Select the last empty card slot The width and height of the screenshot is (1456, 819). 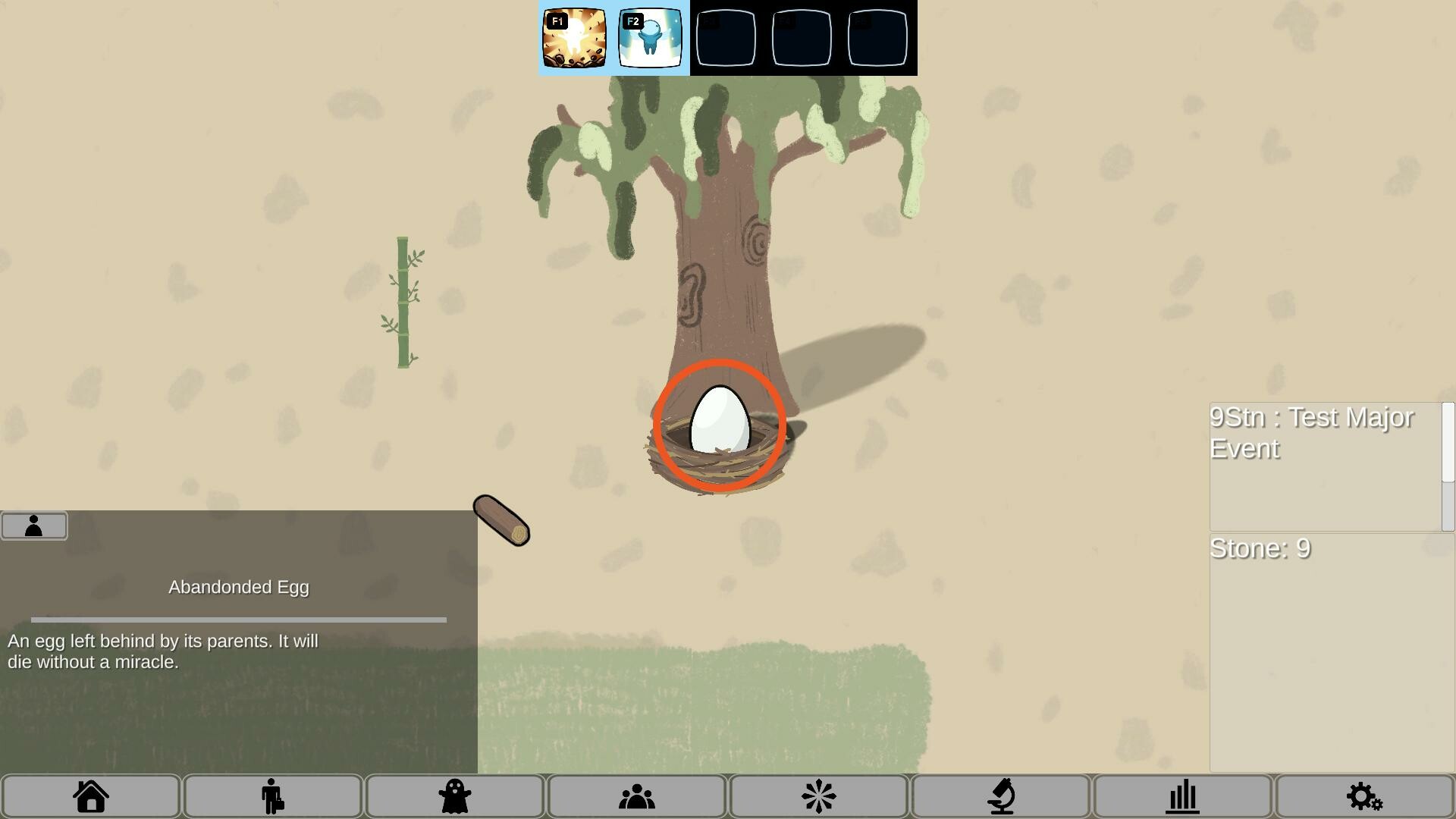coord(876,38)
